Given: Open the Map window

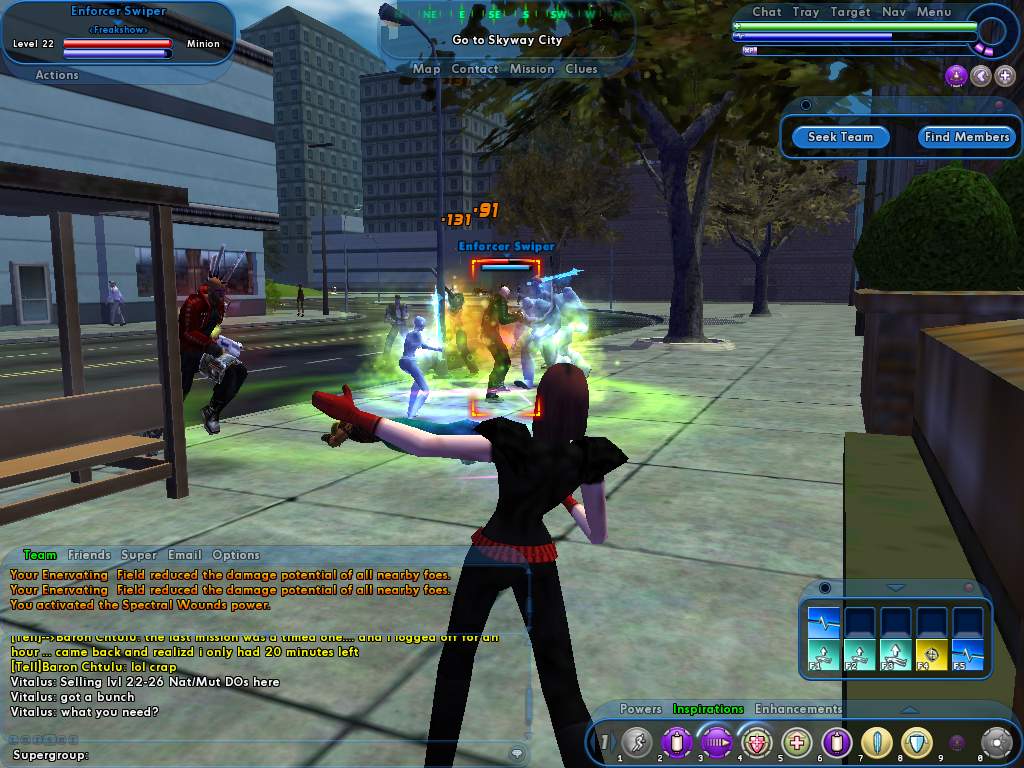Looking at the screenshot, I should pos(426,69).
